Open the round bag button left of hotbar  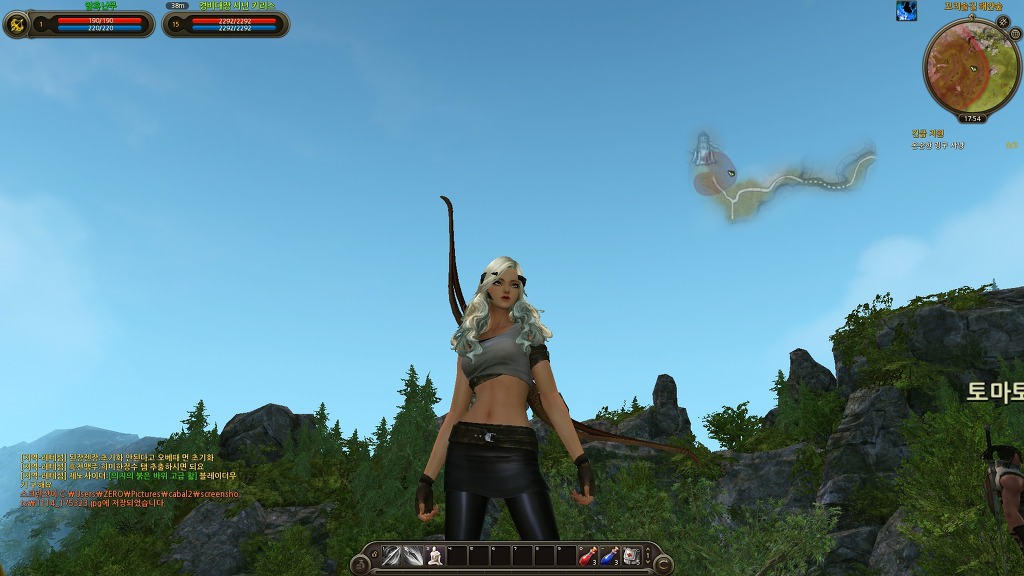click(x=360, y=565)
